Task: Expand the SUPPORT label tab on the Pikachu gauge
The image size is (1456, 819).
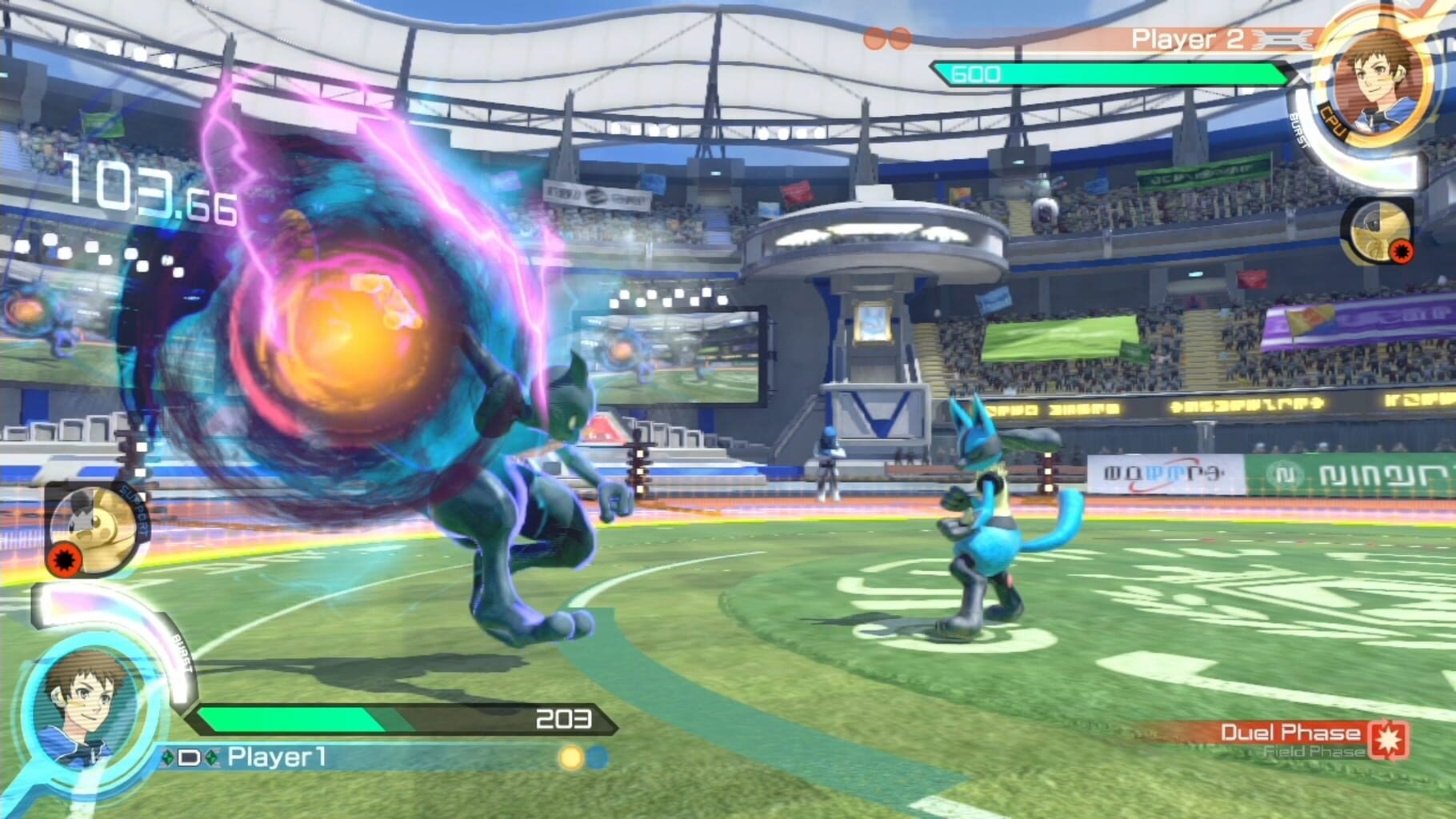Action: (x=134, y=510)
